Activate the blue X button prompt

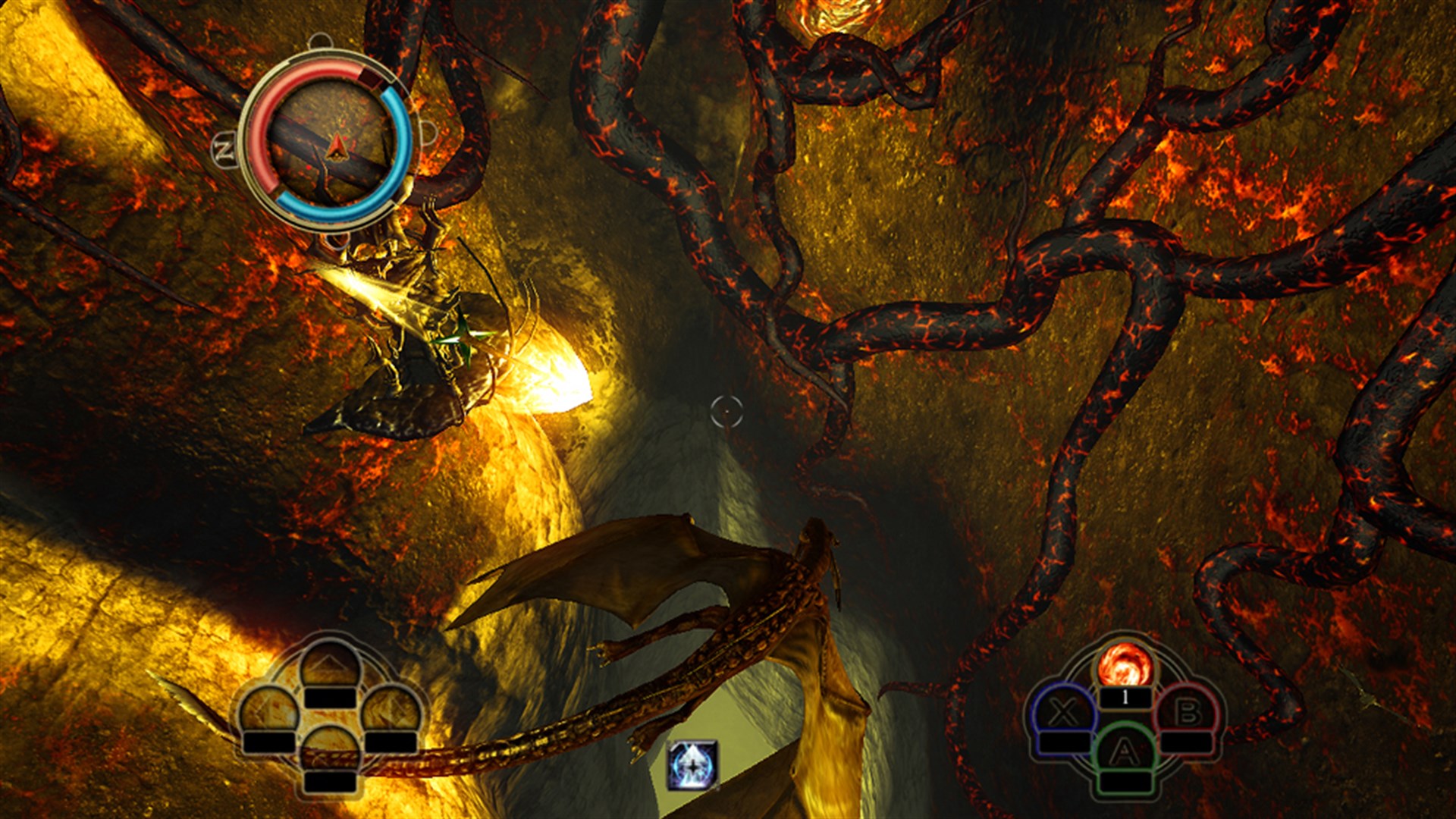(1063, 712)
